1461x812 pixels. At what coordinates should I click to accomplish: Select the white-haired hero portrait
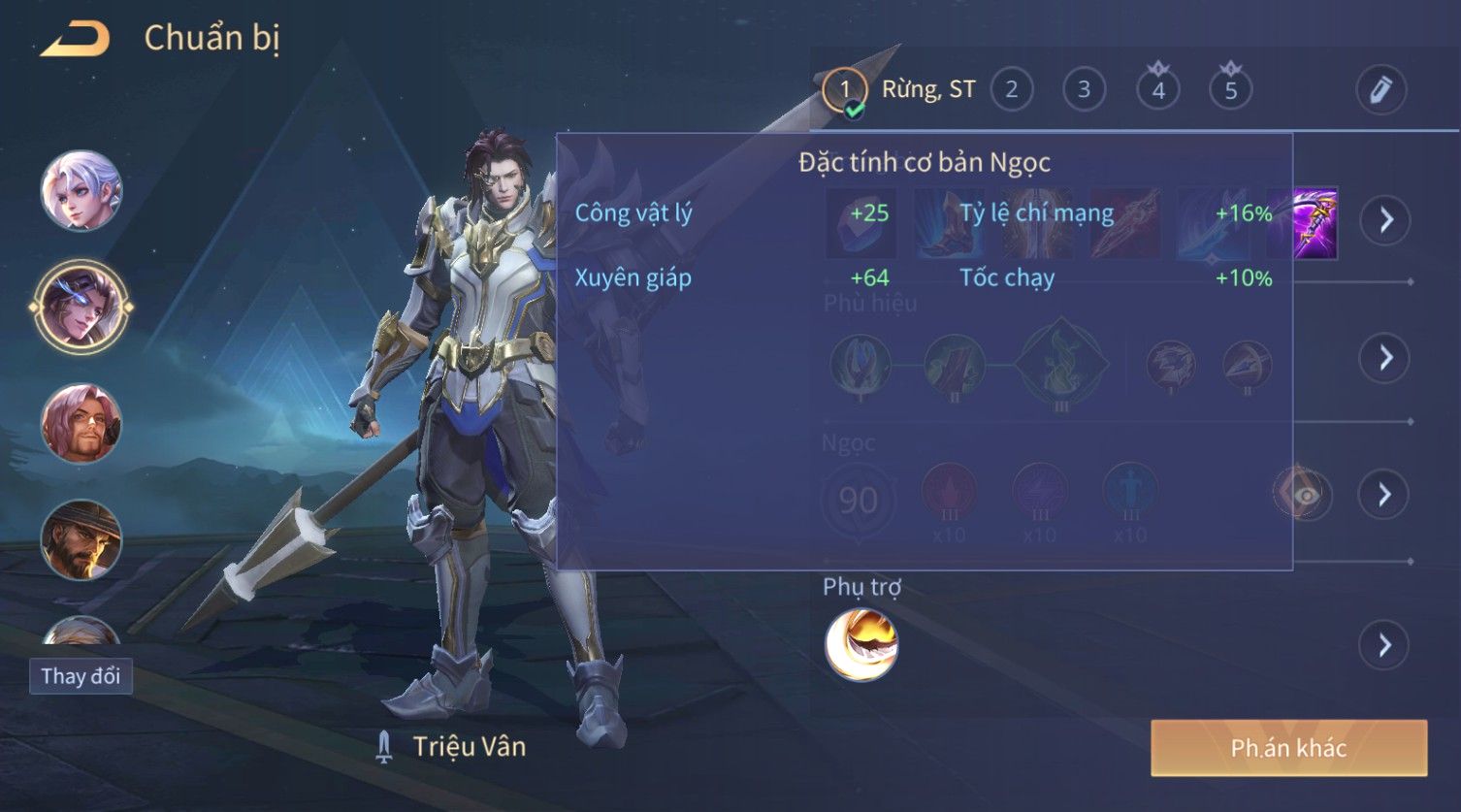81,191
